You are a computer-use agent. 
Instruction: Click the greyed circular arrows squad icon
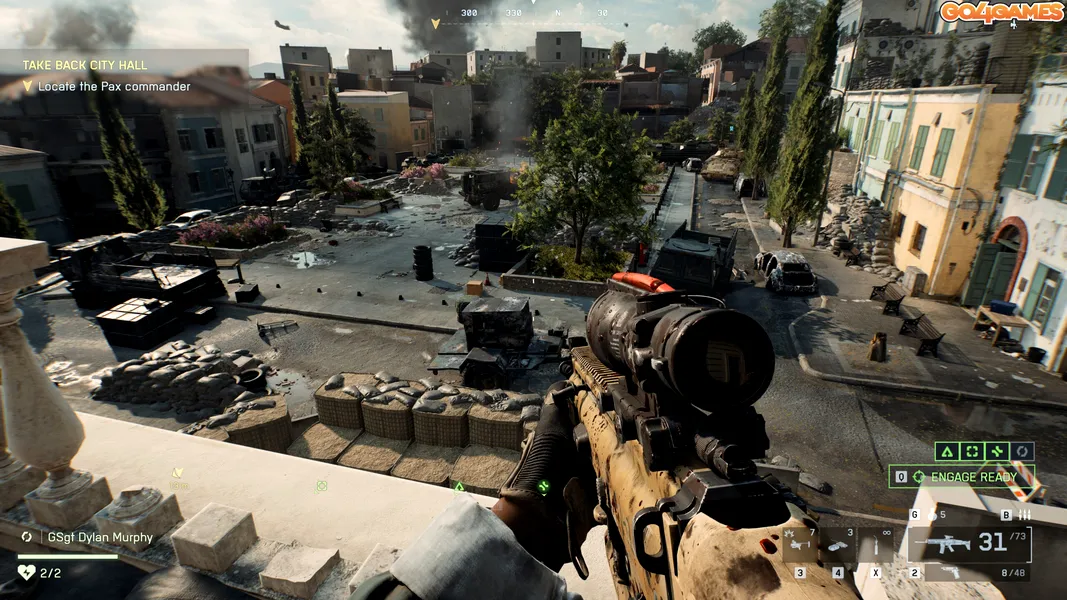point(1022,452)
